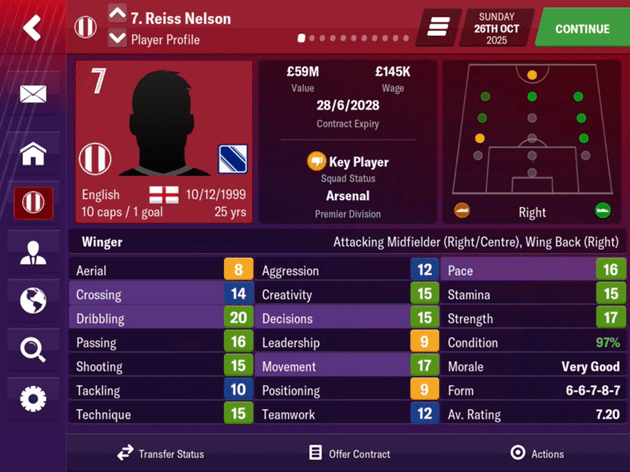630x472 pixels.
Task: Choose Offer Contract
Action: coord(349,453)
